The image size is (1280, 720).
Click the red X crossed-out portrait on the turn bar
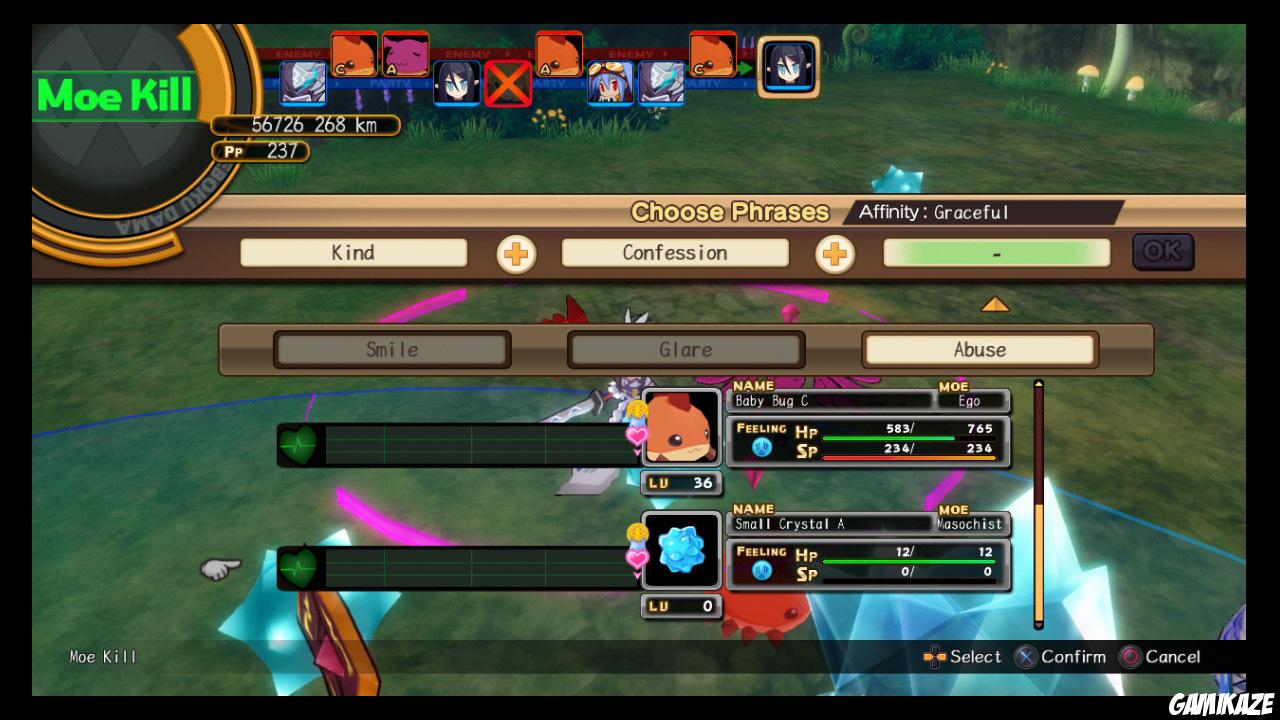point(507,84)
